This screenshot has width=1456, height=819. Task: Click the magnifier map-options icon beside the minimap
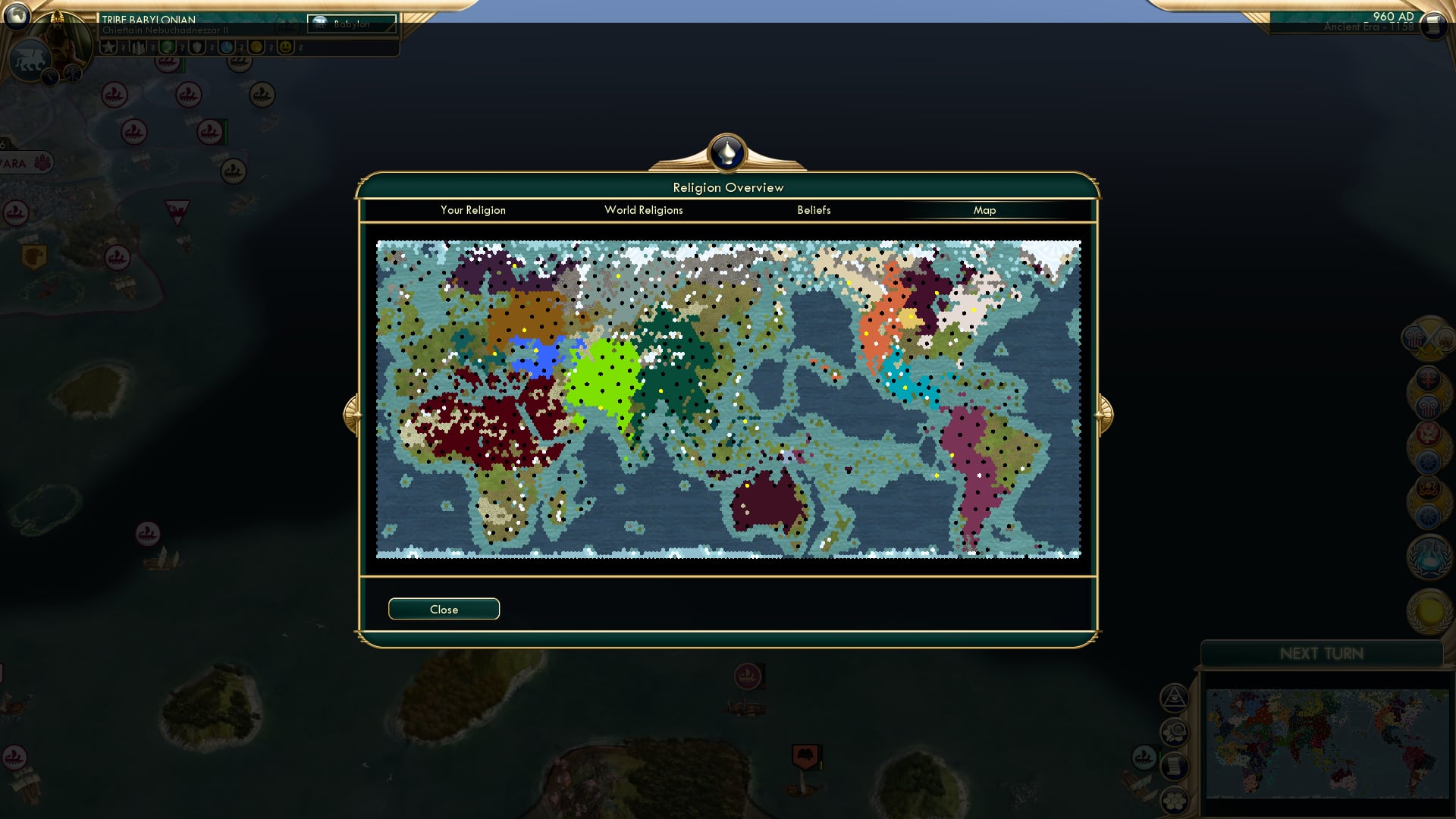tap(1174, 733)
